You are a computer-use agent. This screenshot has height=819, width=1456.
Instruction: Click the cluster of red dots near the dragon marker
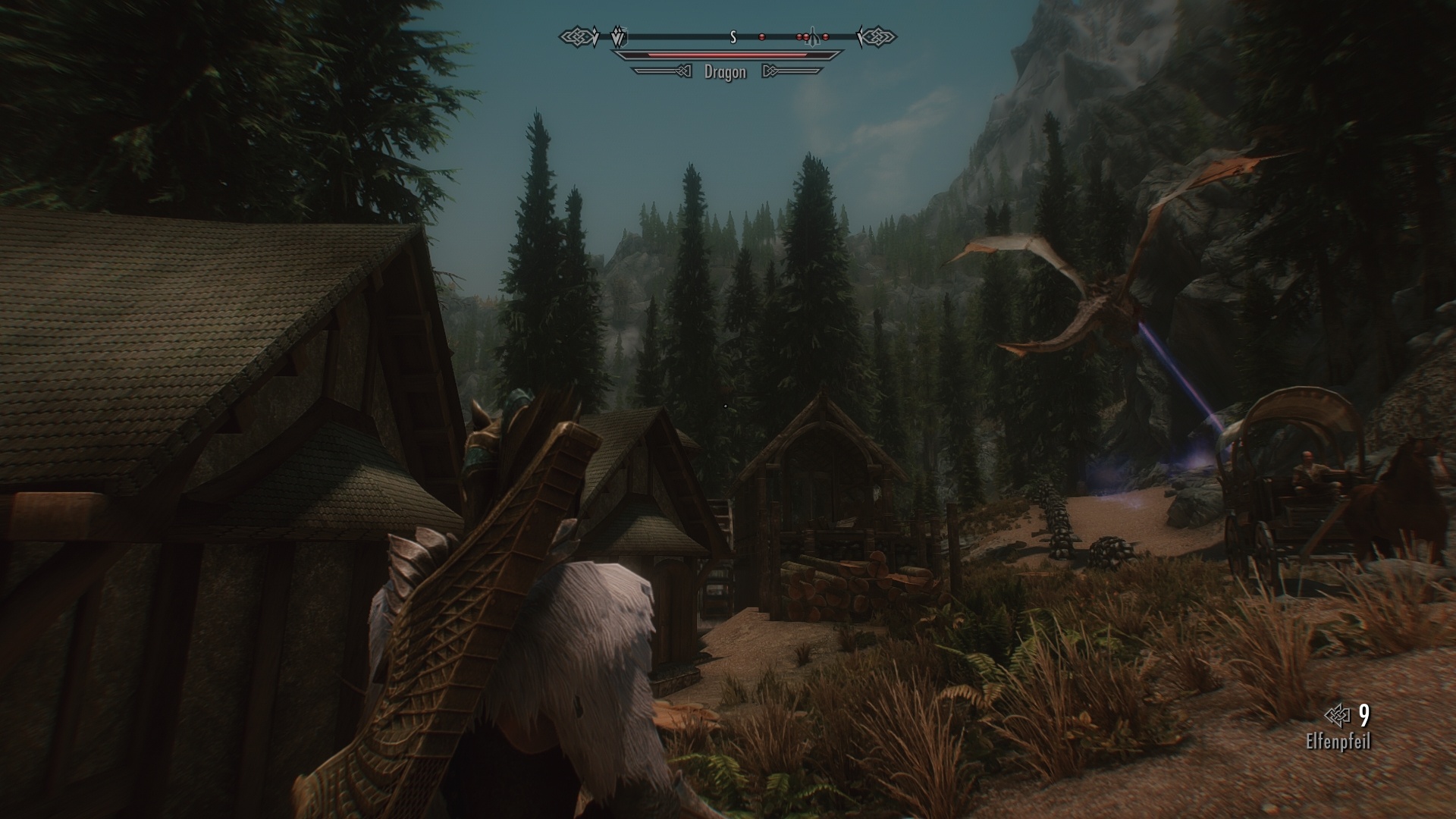point(804,37)
